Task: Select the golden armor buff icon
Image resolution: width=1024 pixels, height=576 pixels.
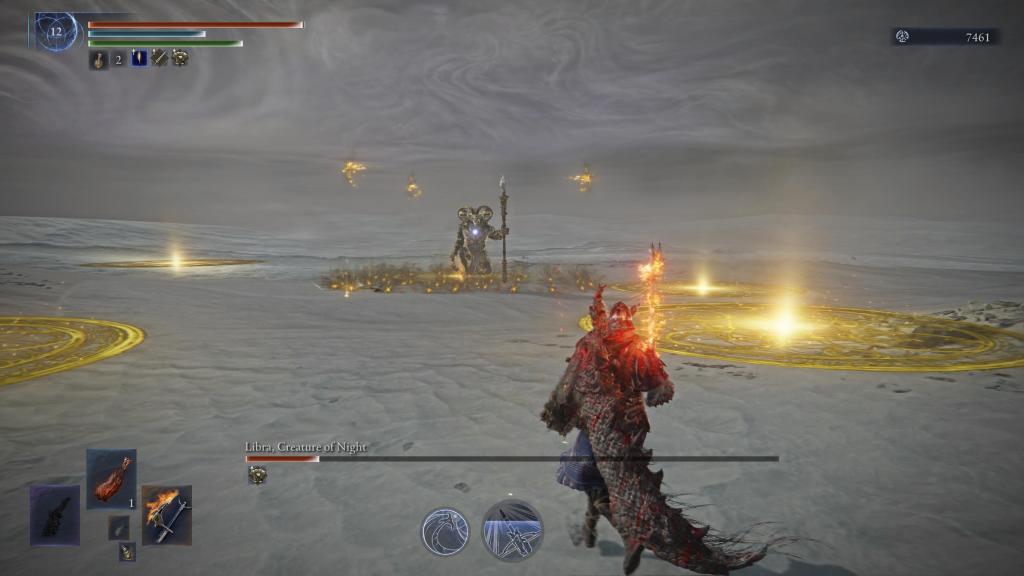Action: coord(180,58)
